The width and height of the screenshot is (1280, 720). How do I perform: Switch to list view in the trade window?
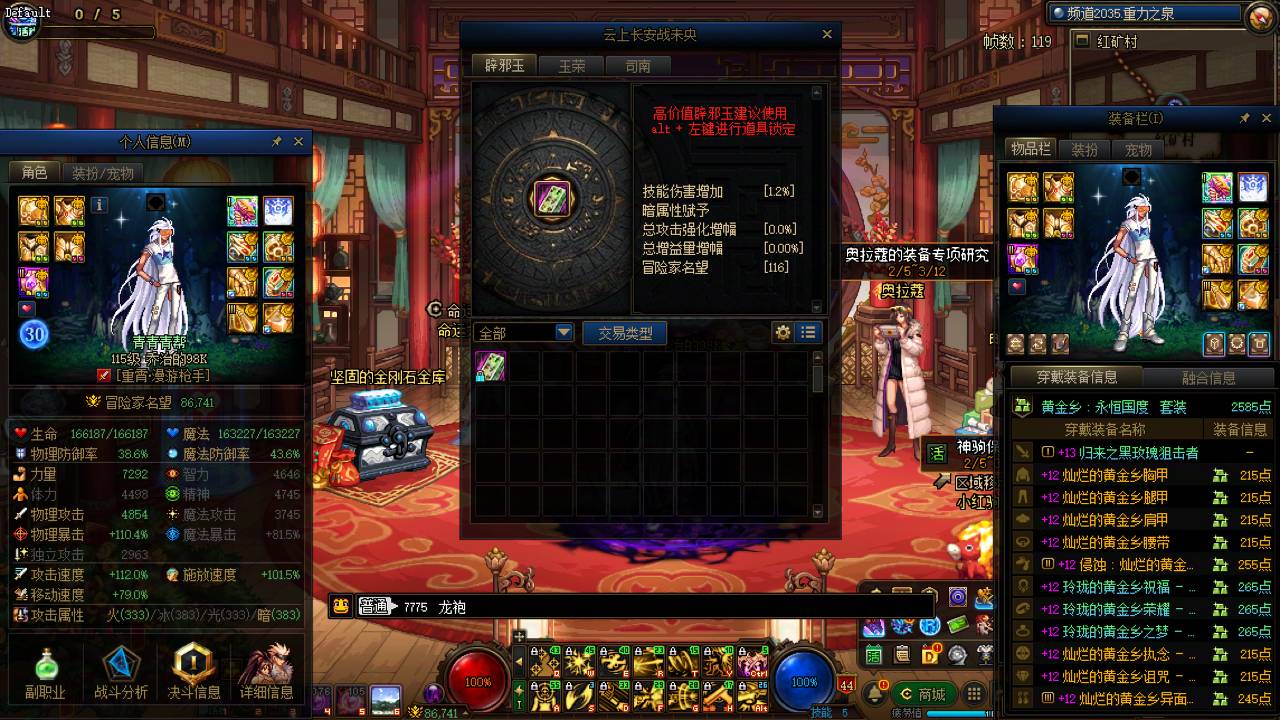809,332
